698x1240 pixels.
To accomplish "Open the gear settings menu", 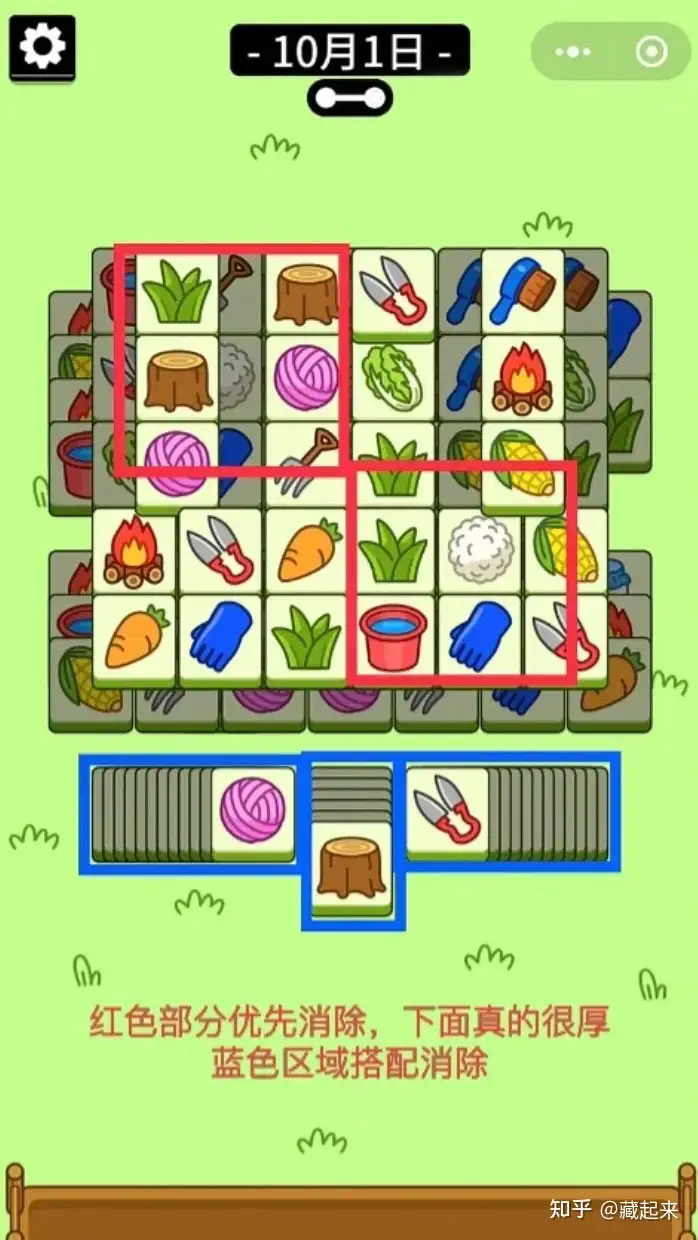I will click(x=42, y=47).
